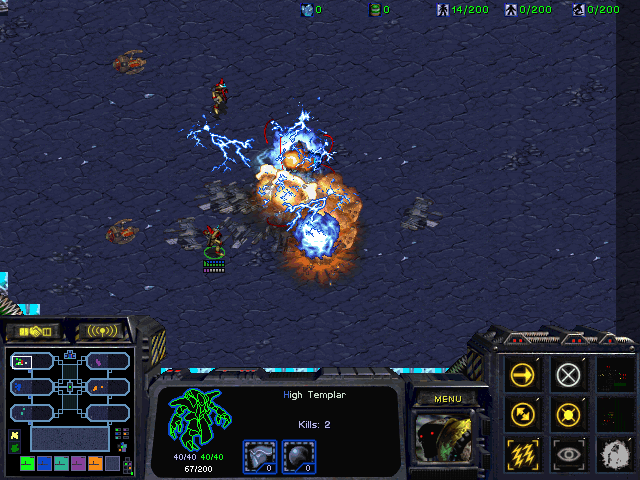Choose the Stop command icon
The height and width of the screenshot is (480, 640).
(x=568, y=375)
